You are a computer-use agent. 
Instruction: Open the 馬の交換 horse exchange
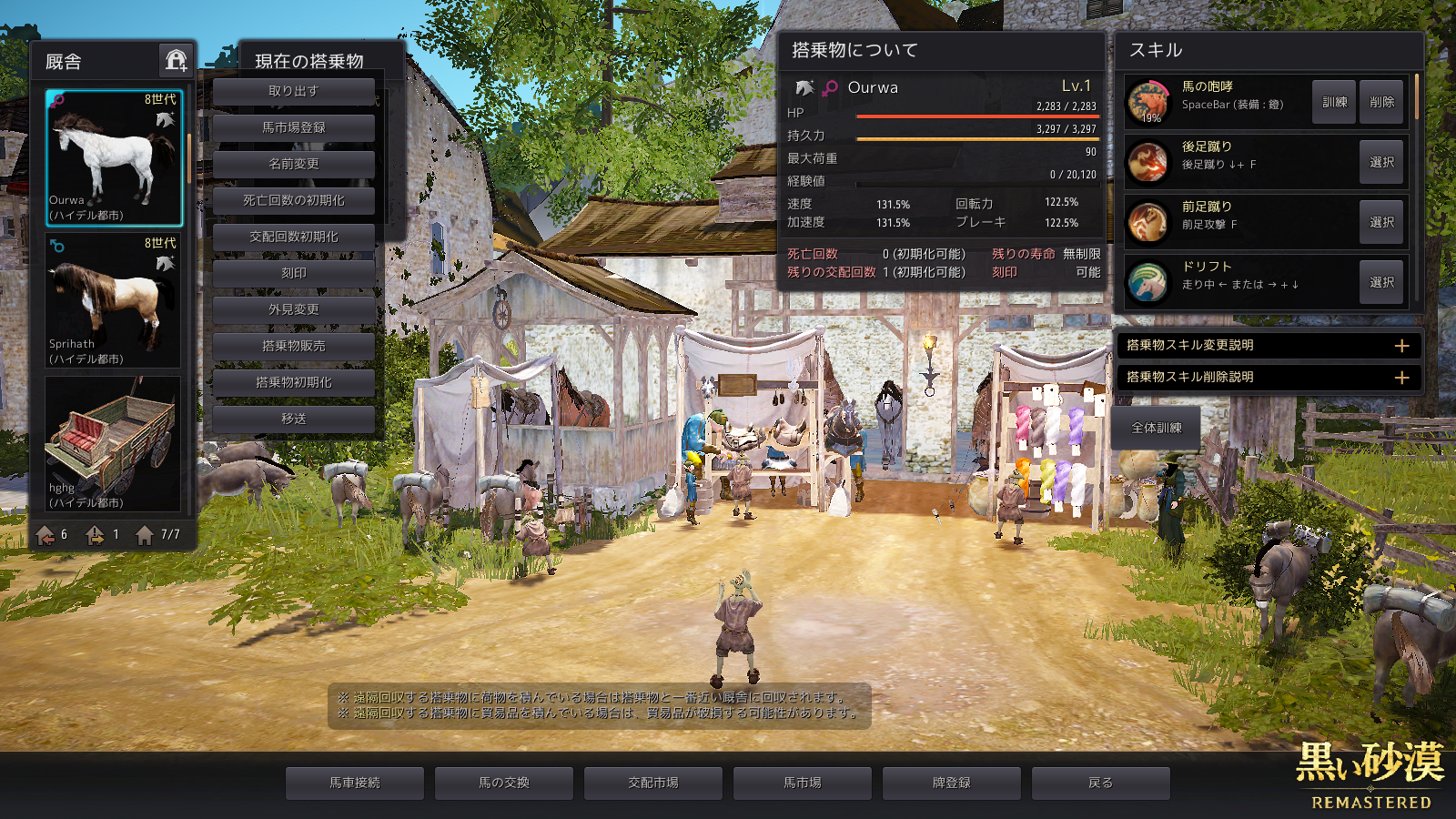[503, 783]
